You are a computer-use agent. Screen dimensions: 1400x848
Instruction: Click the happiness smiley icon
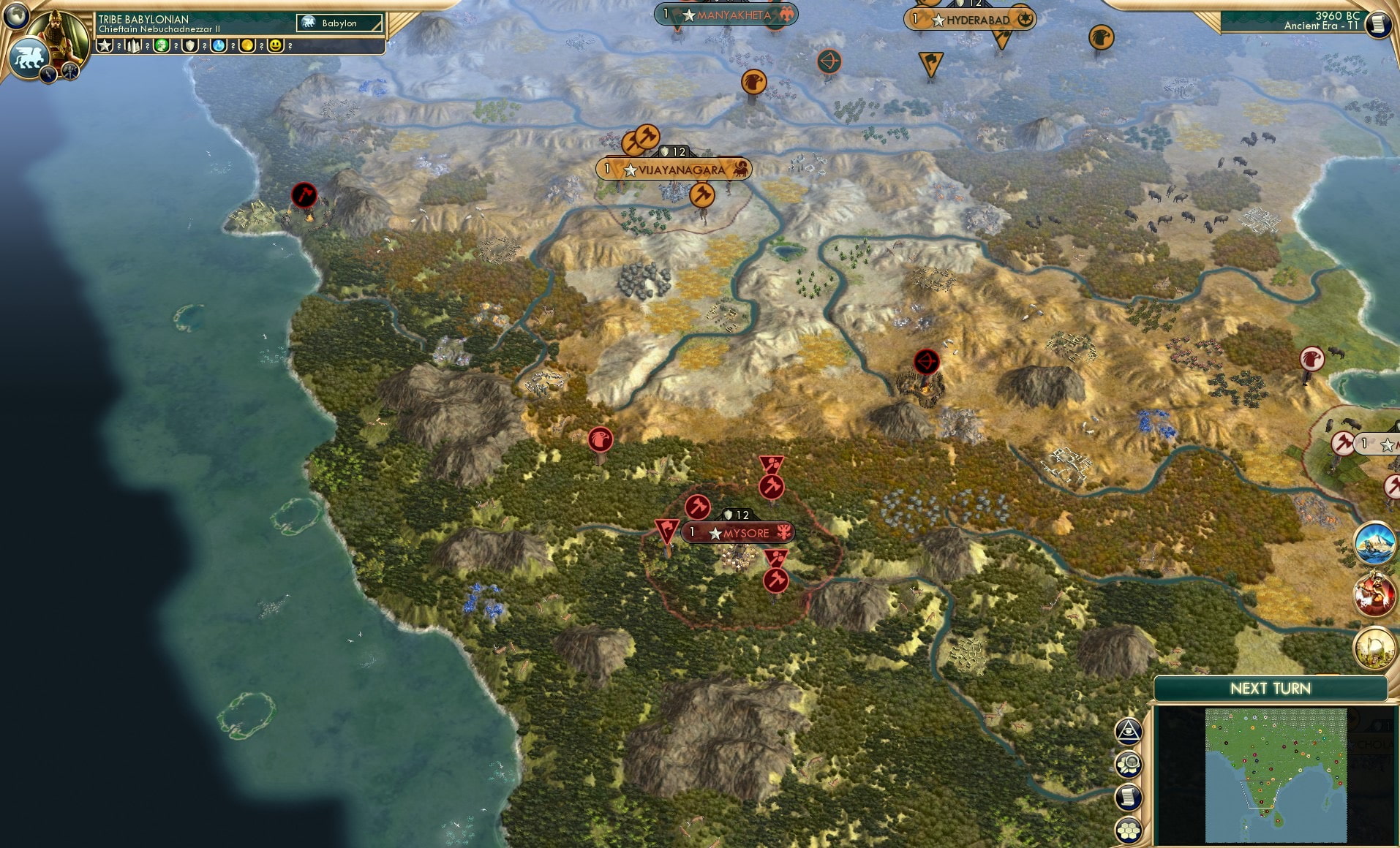(276, 46)
